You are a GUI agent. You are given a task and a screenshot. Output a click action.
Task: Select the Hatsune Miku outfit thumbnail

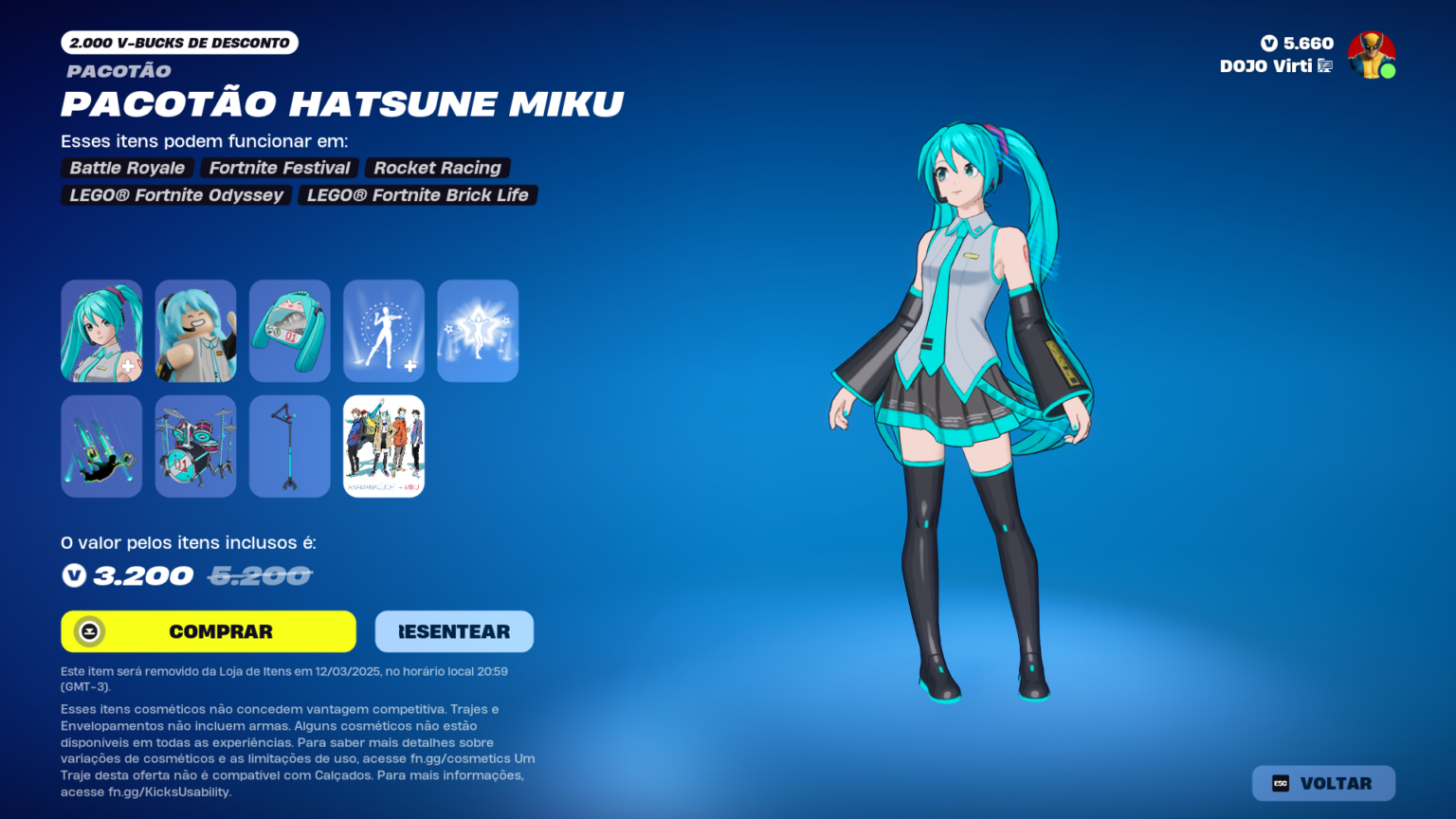tap(101, 331)
